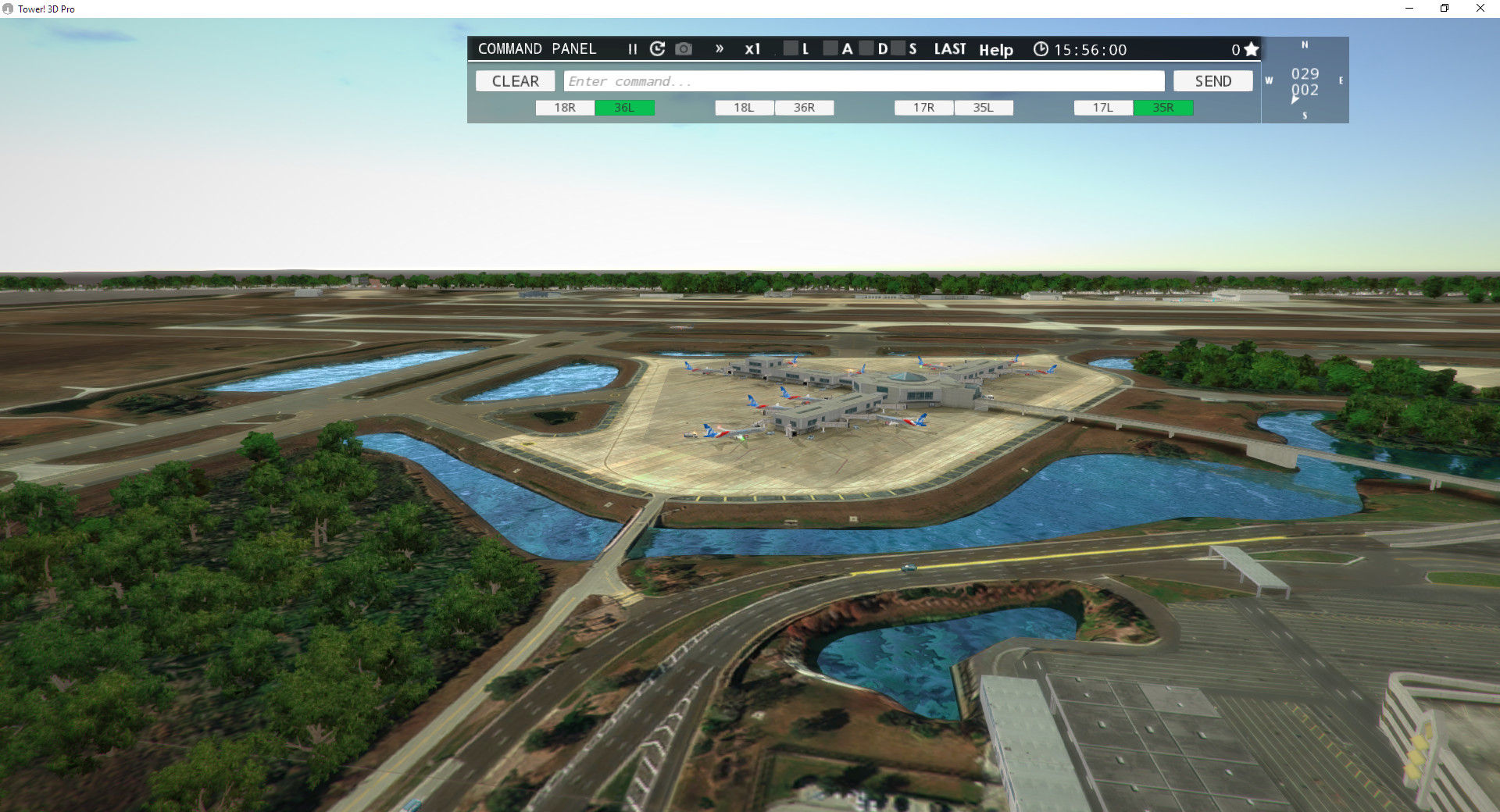Toggle the D departures filter checkbox
The image size is (1500, 812).
point(867,48)
